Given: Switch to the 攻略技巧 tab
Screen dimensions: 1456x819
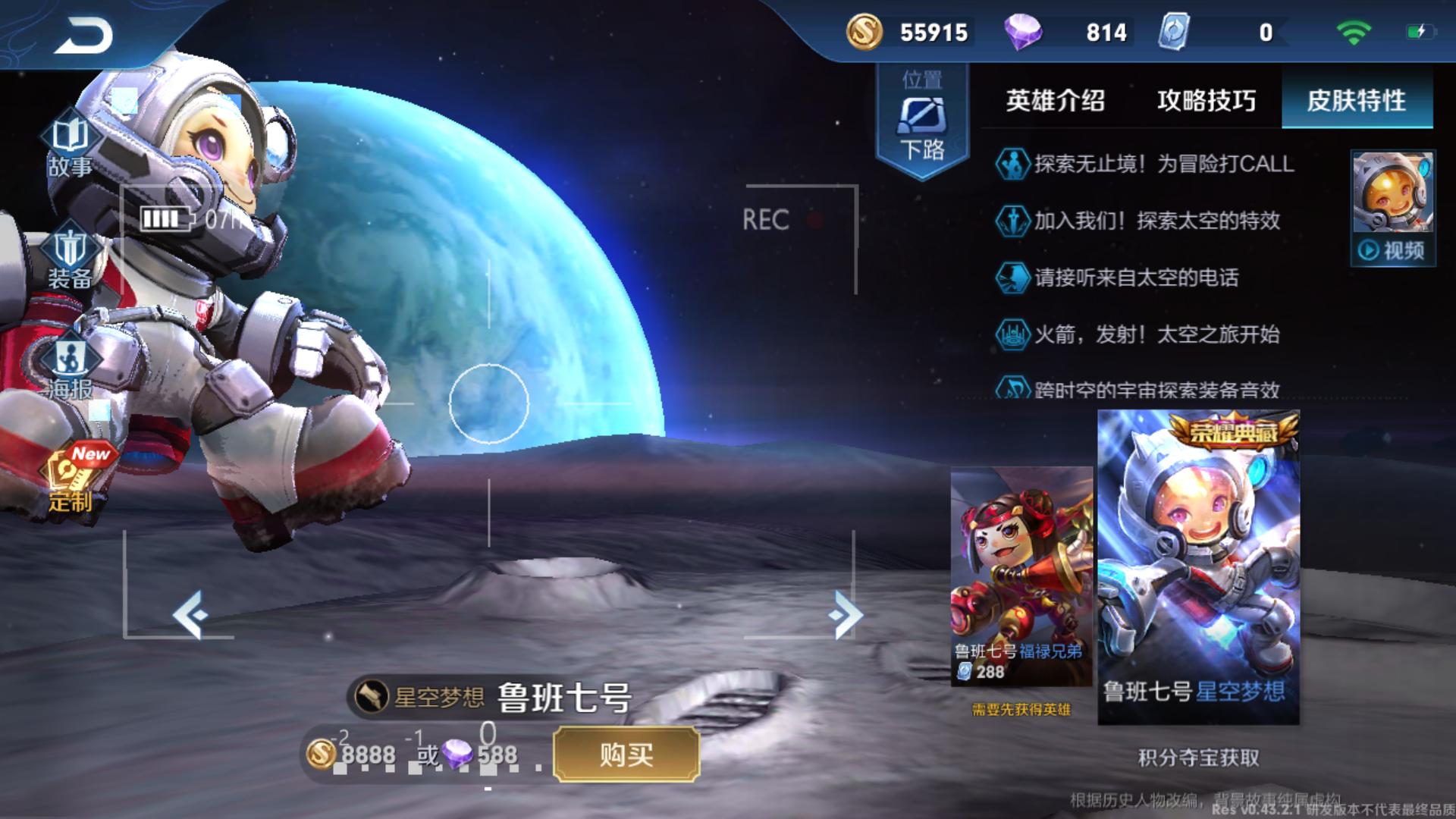Looking at the screenshot, I should click(x=1206, y=100).
